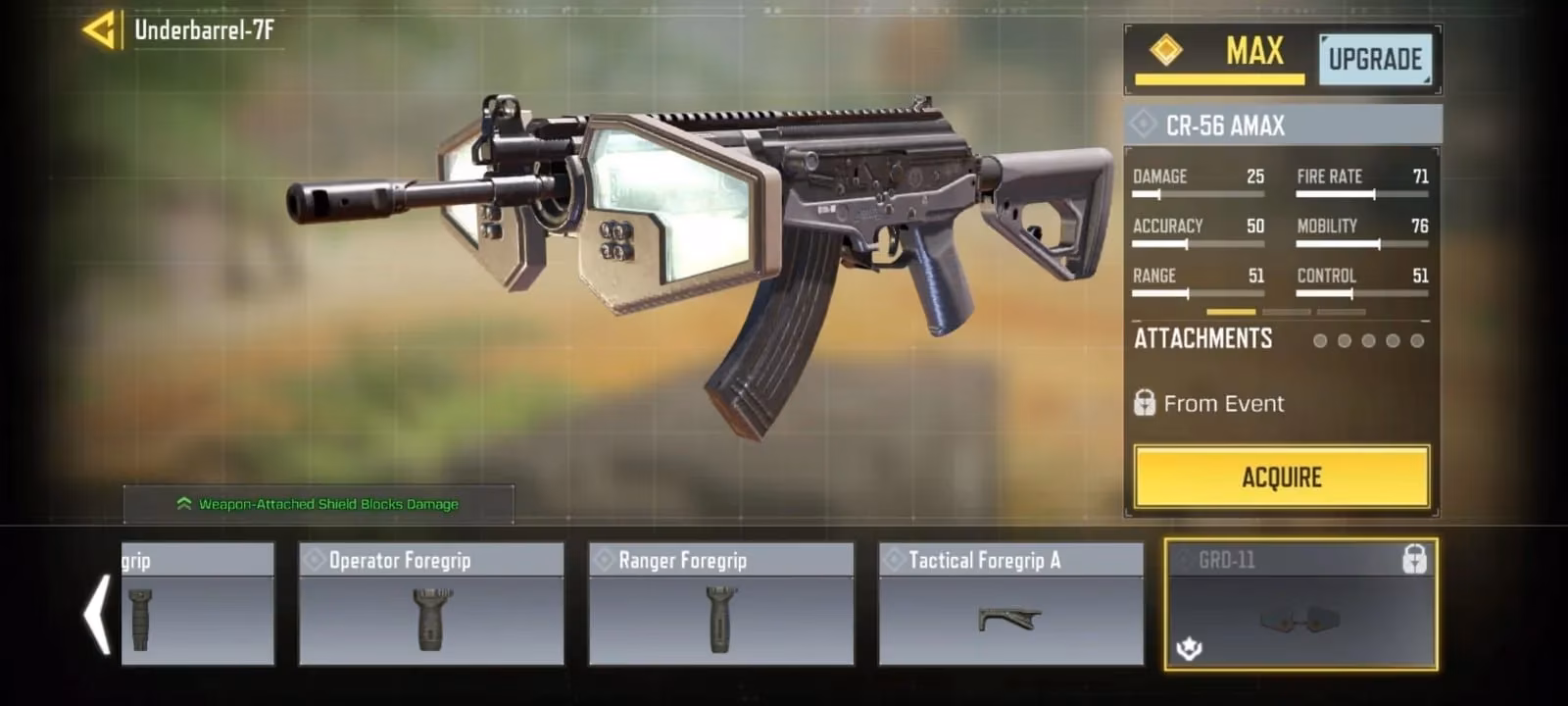Select the Operator Foregrip attachment

tap(431, 604)
